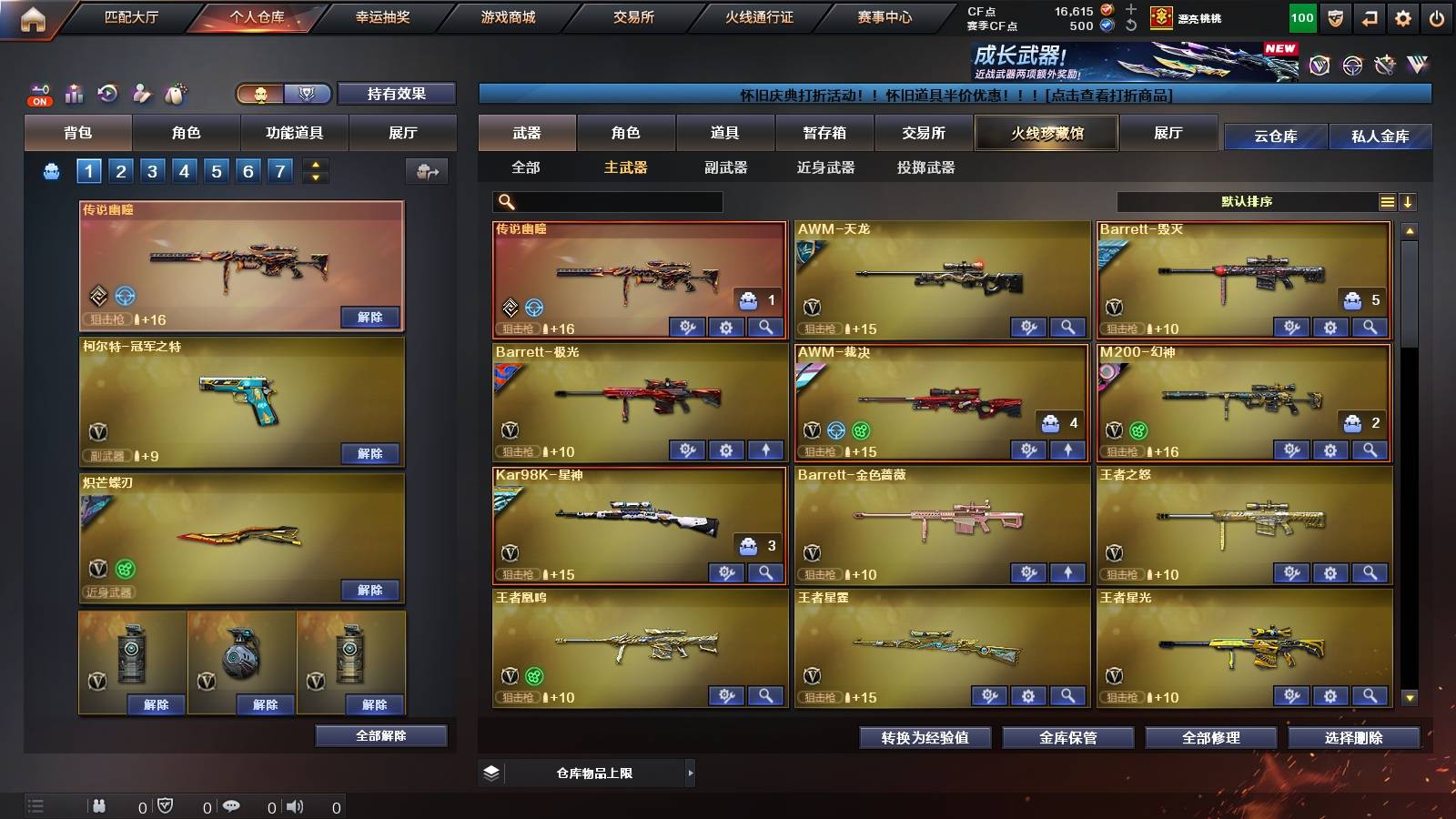Open the settings gear icon top-right
Viewport: 1456px width, 819px height.
(1402, 16)
